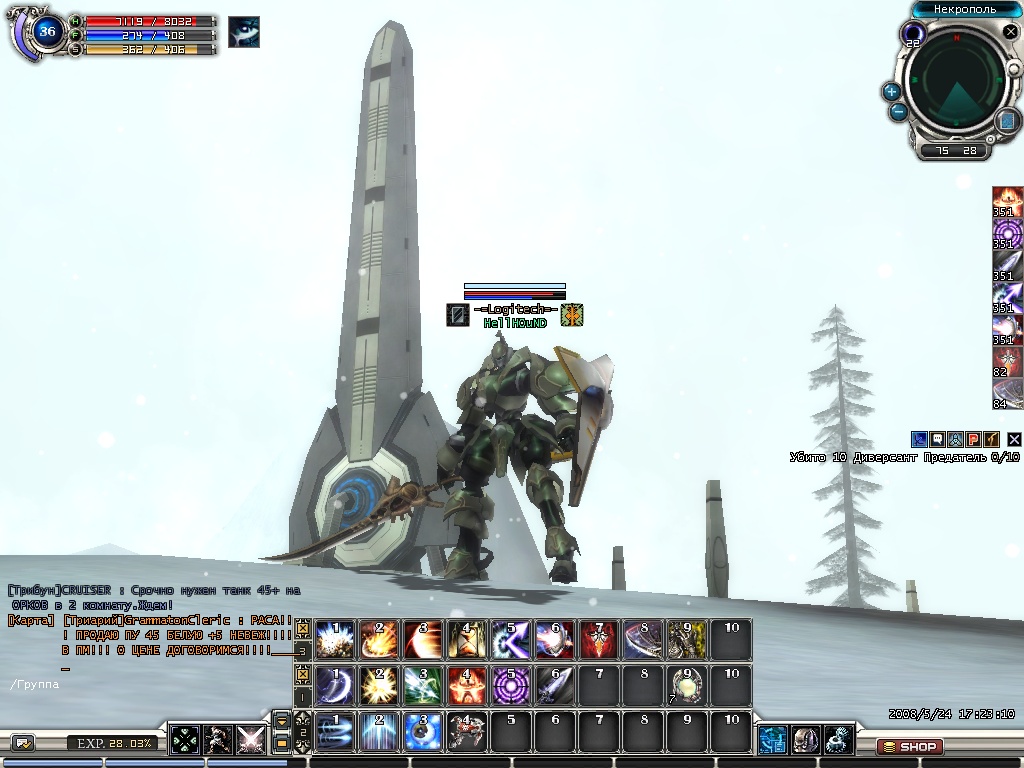Select the golden armored figure in slot 9
The height and width of the screenshot is (768, 1024).
click(x=687, y=640)
